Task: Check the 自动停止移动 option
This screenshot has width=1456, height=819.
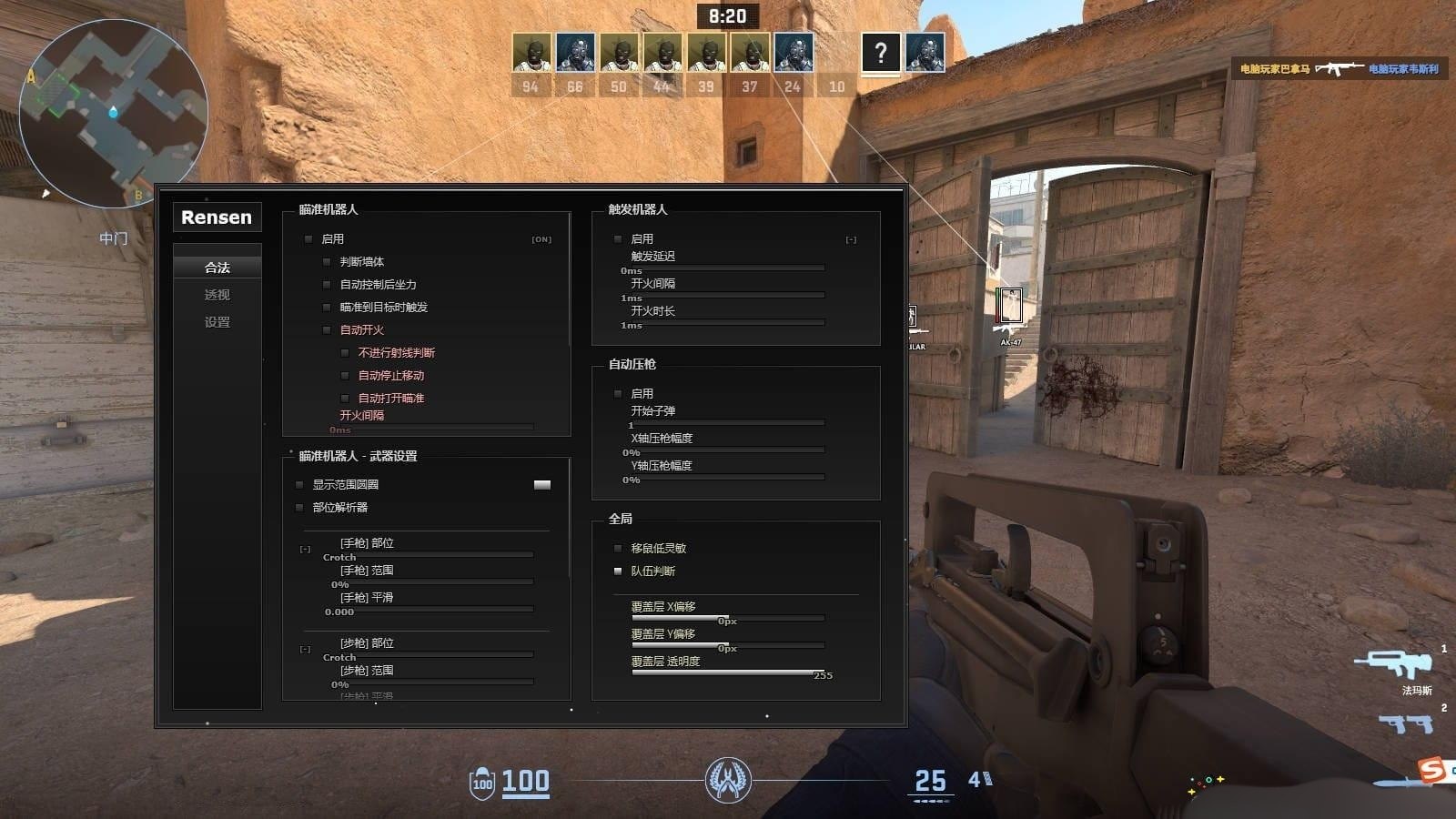Action: pyautogui.click(x=345, y=376)
